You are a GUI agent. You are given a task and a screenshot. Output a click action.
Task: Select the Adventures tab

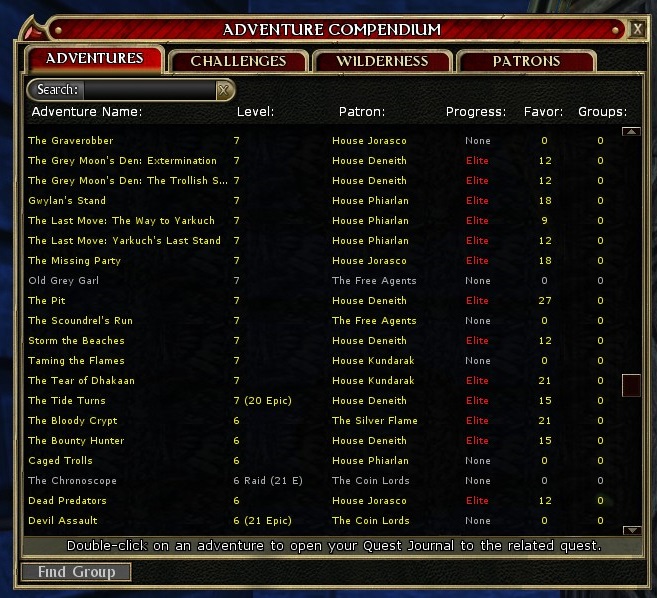(x=94, y=59)
